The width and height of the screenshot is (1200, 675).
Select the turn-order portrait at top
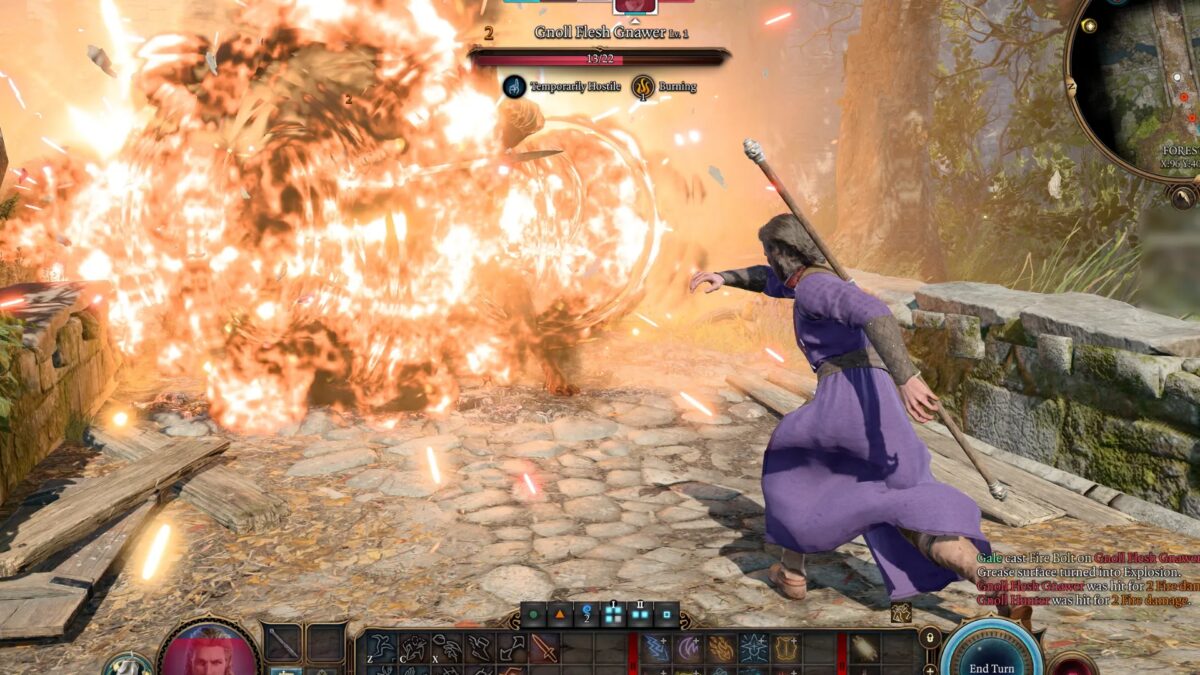[x=635, y=5]
